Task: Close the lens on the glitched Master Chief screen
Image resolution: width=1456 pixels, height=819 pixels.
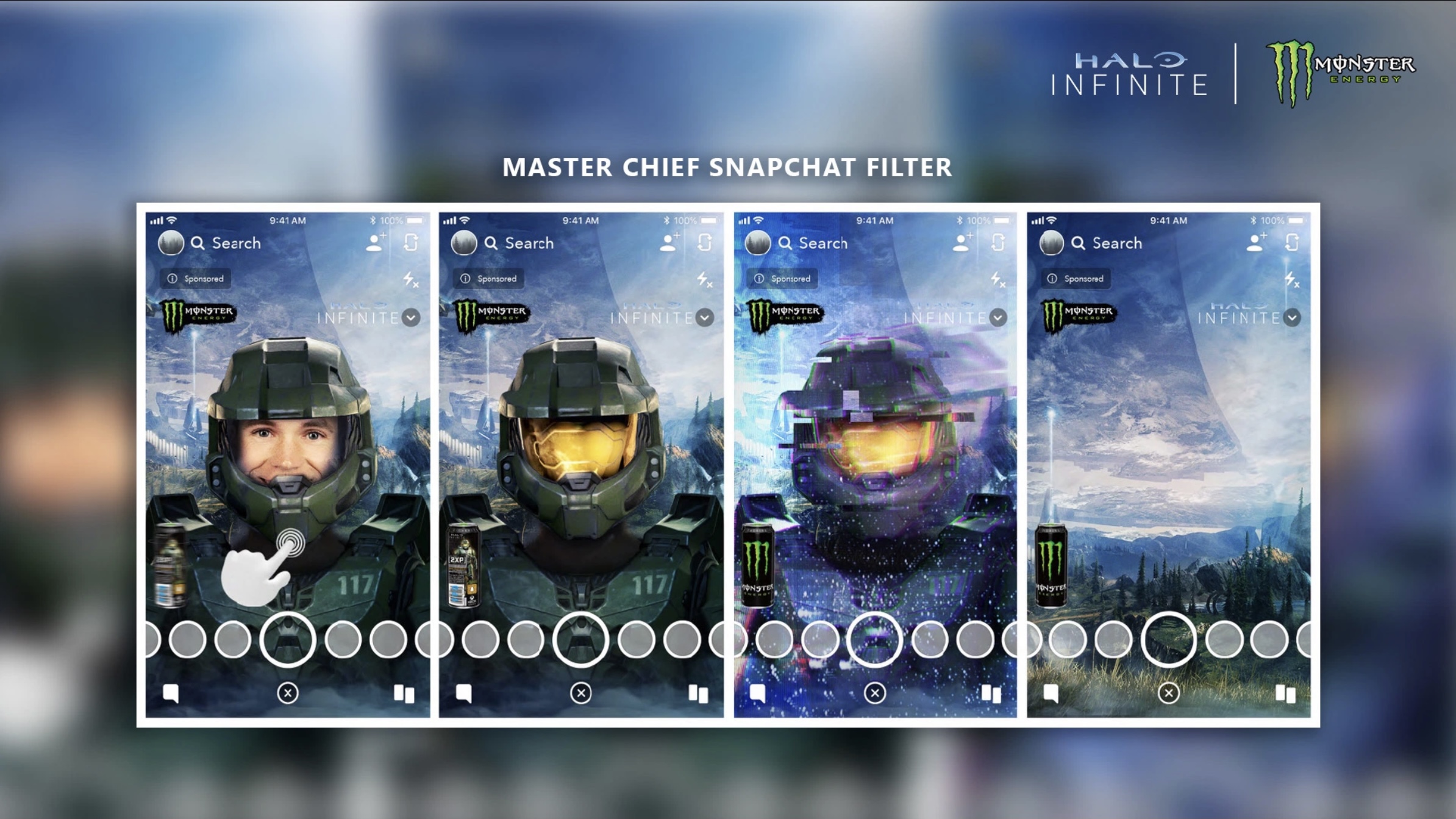Action: 874,693
